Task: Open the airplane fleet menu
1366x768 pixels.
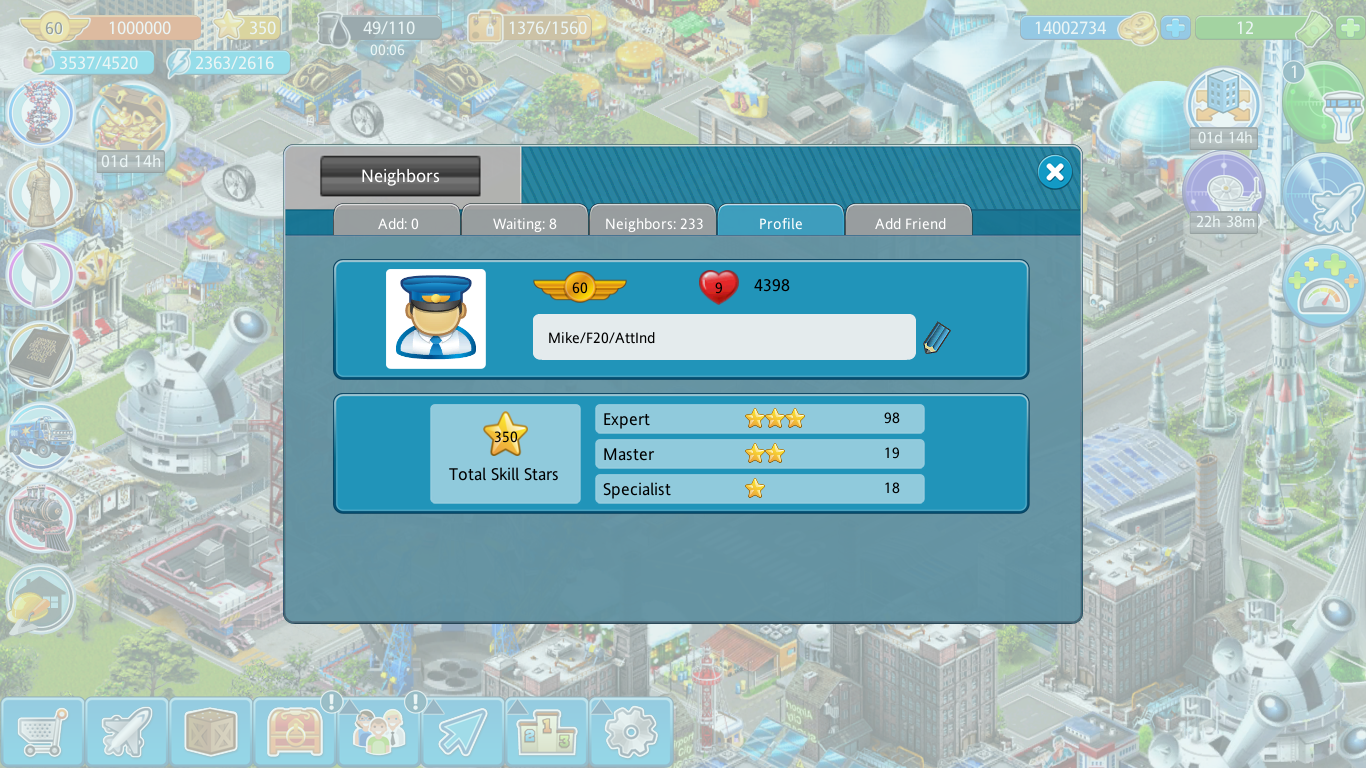Action: coord(126,732)
